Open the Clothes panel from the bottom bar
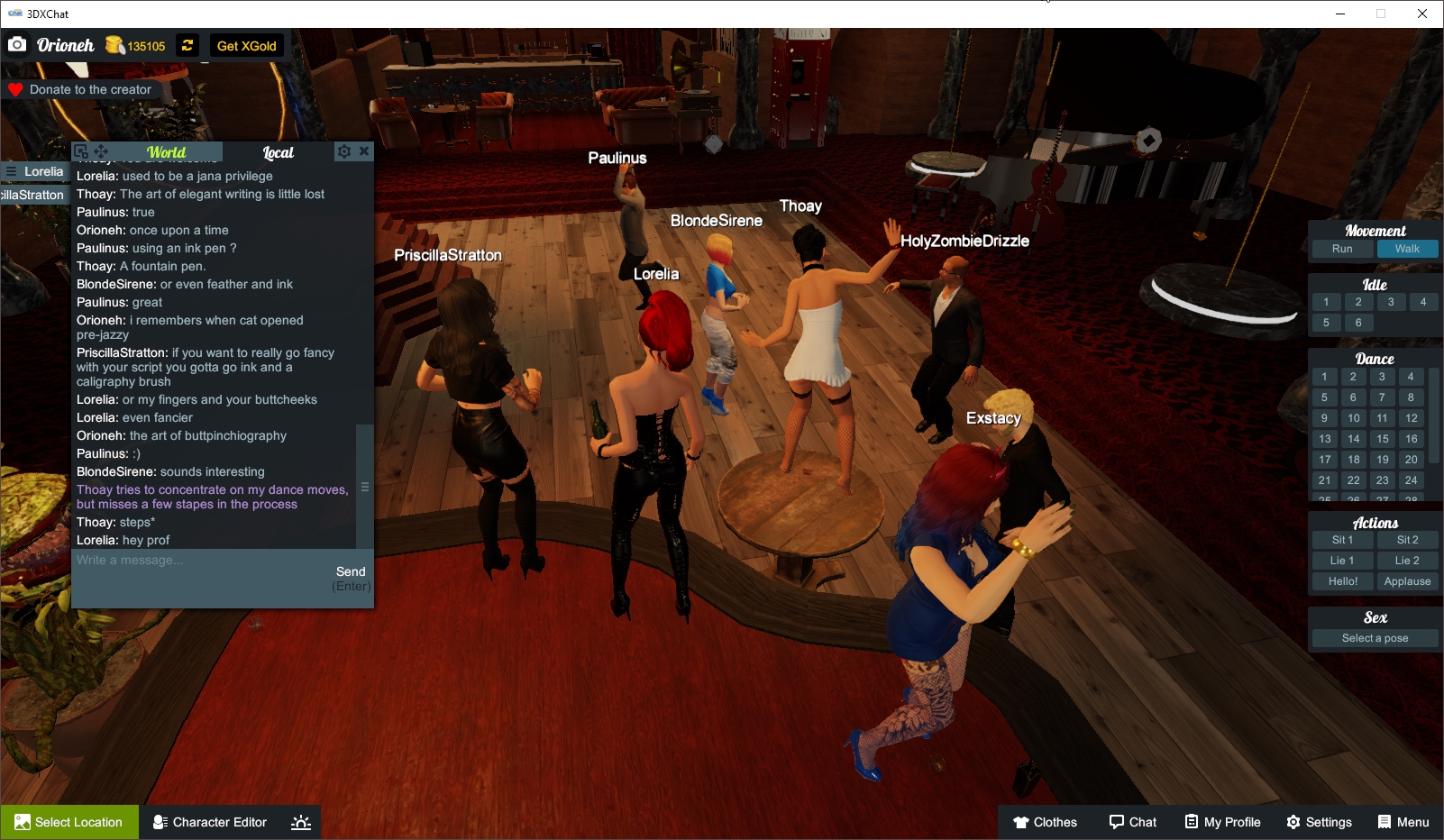Screen dimensions: 1444x840 [x=1046, y=821]
